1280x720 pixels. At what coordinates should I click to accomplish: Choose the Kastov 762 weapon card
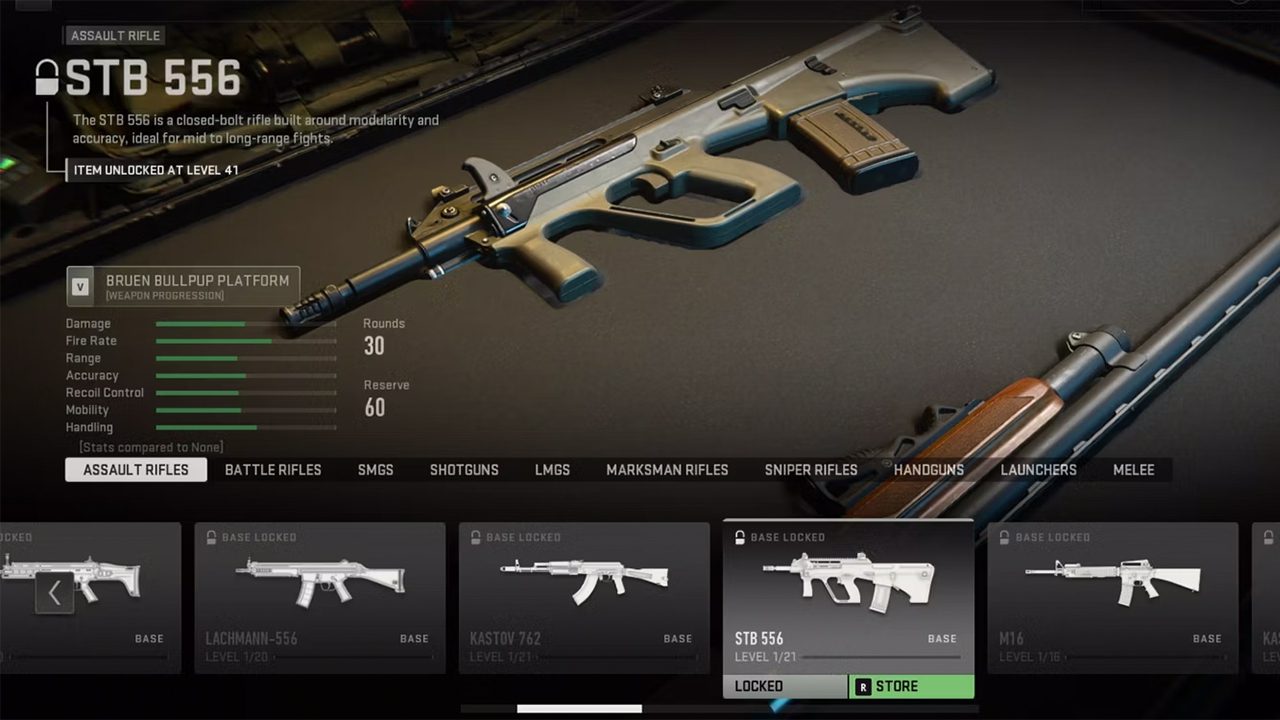click(x=584, y=597)
